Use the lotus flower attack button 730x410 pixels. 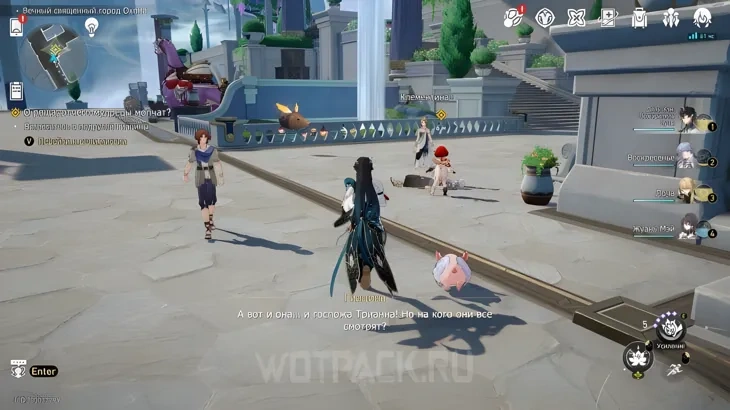[x=636, y=357]
